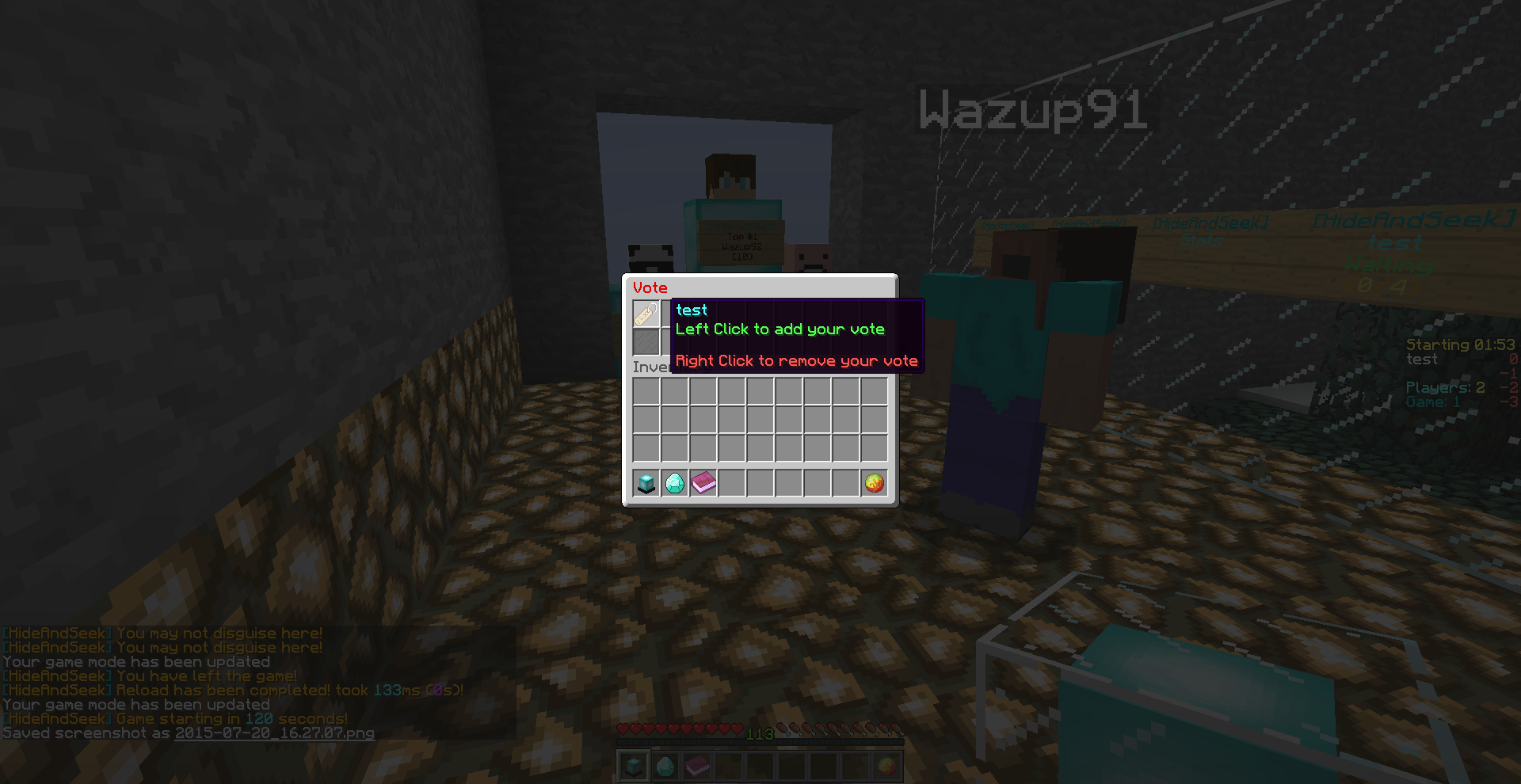Click the Inventory section label

tap(648, 366)
